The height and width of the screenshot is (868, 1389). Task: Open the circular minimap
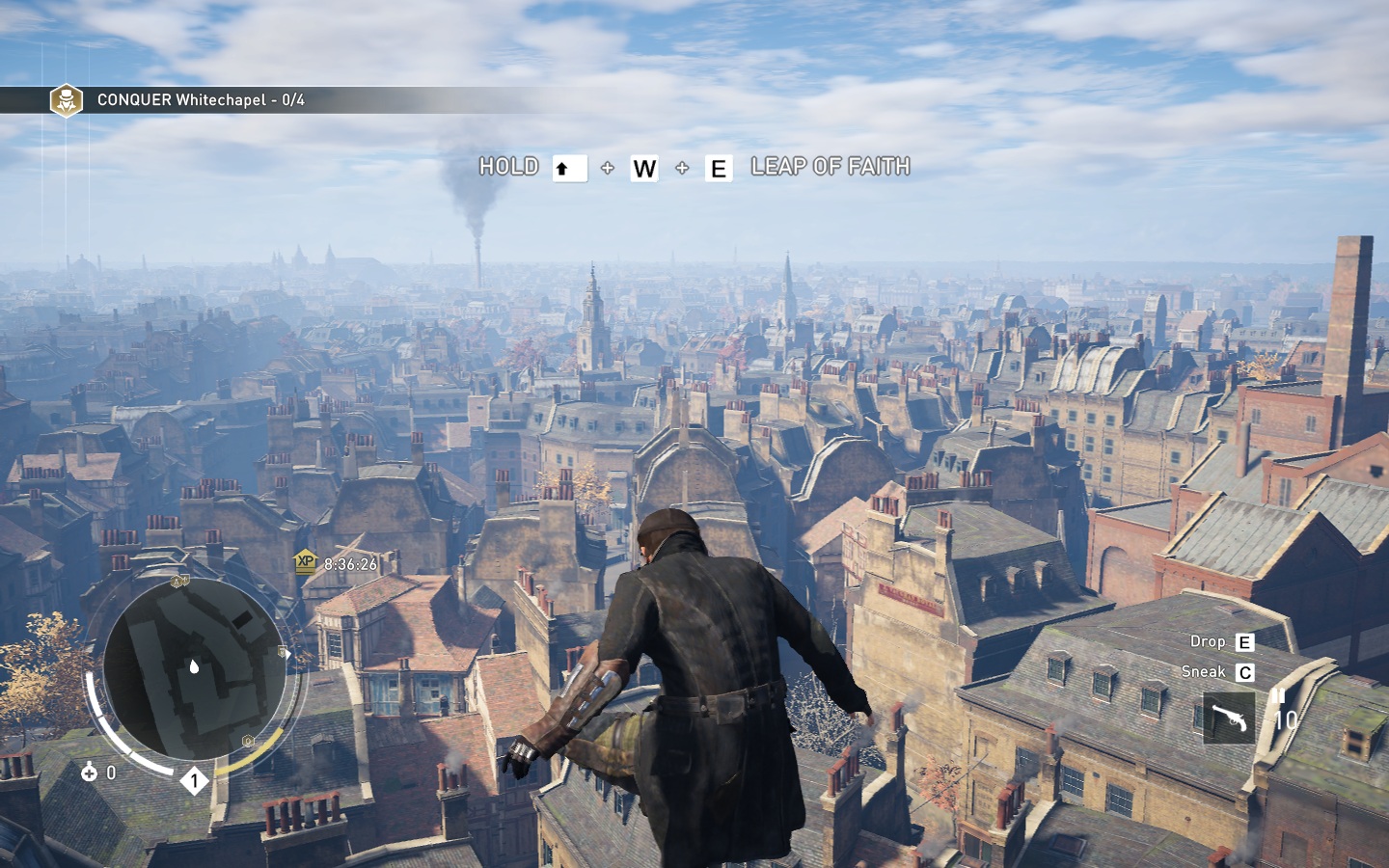(195, 667)
